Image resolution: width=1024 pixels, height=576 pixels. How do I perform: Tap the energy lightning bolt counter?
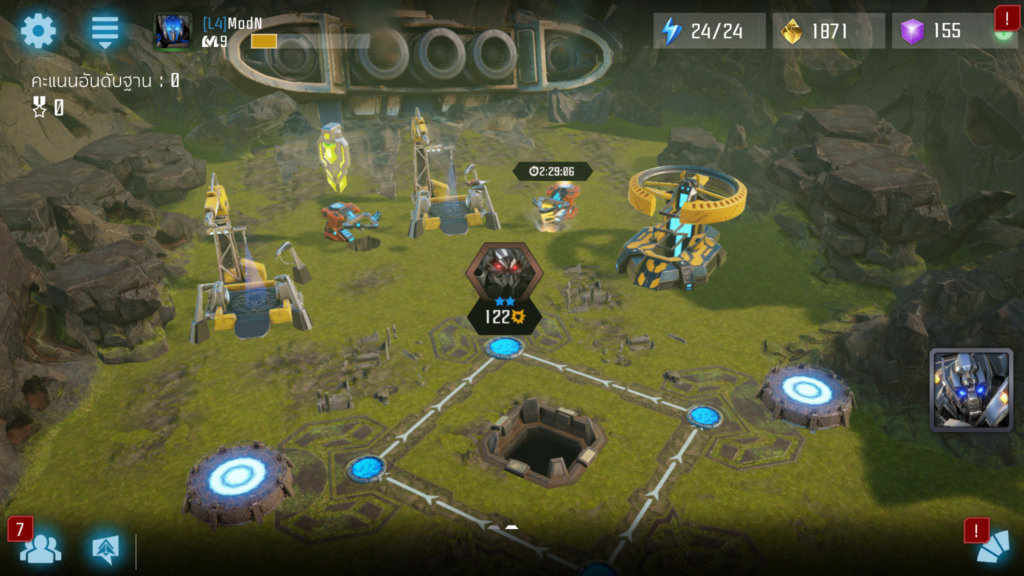[709, 31]
